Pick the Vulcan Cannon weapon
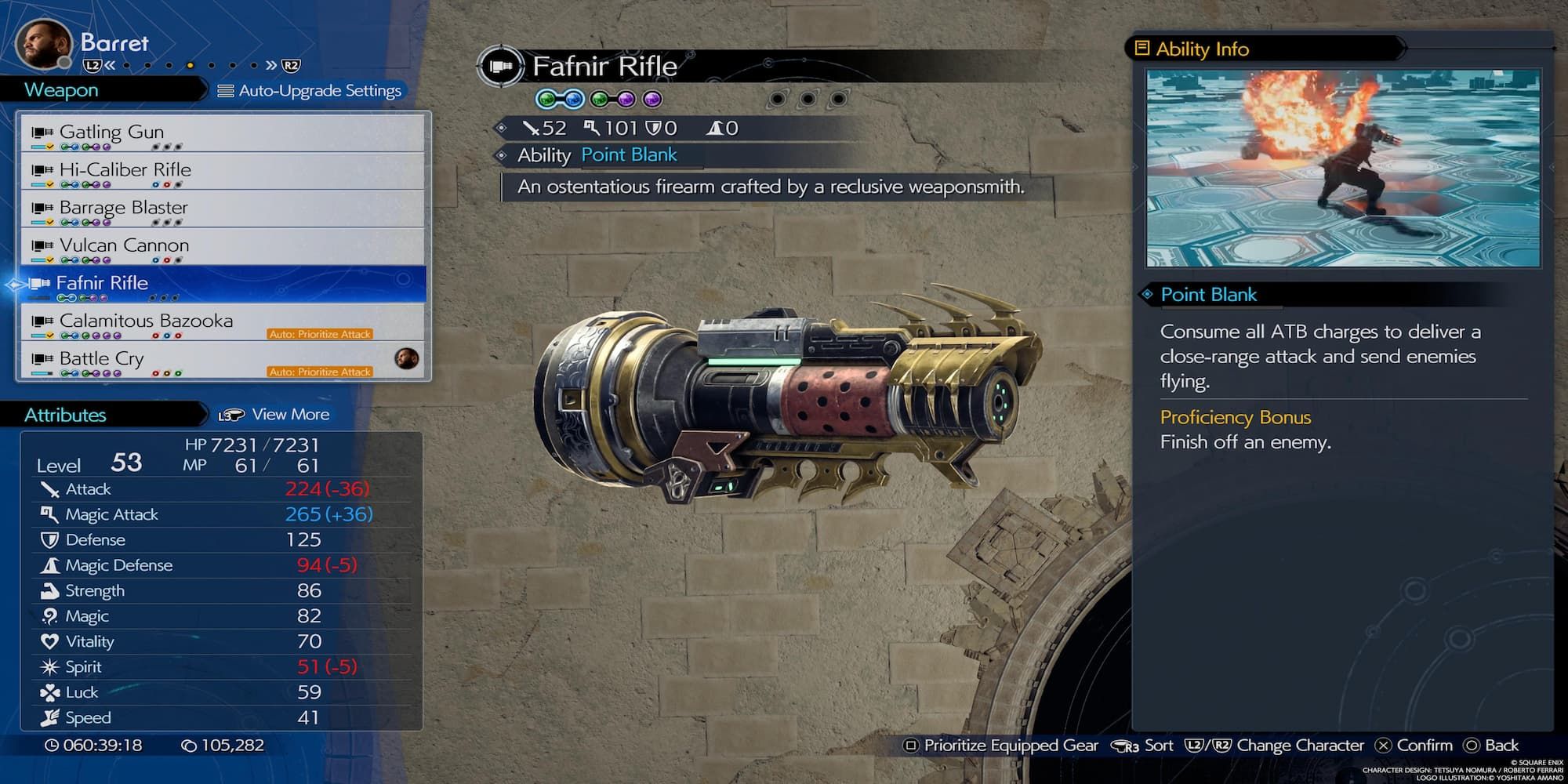1568x784 pixels. pyautogui.click(x=223, y=245)
